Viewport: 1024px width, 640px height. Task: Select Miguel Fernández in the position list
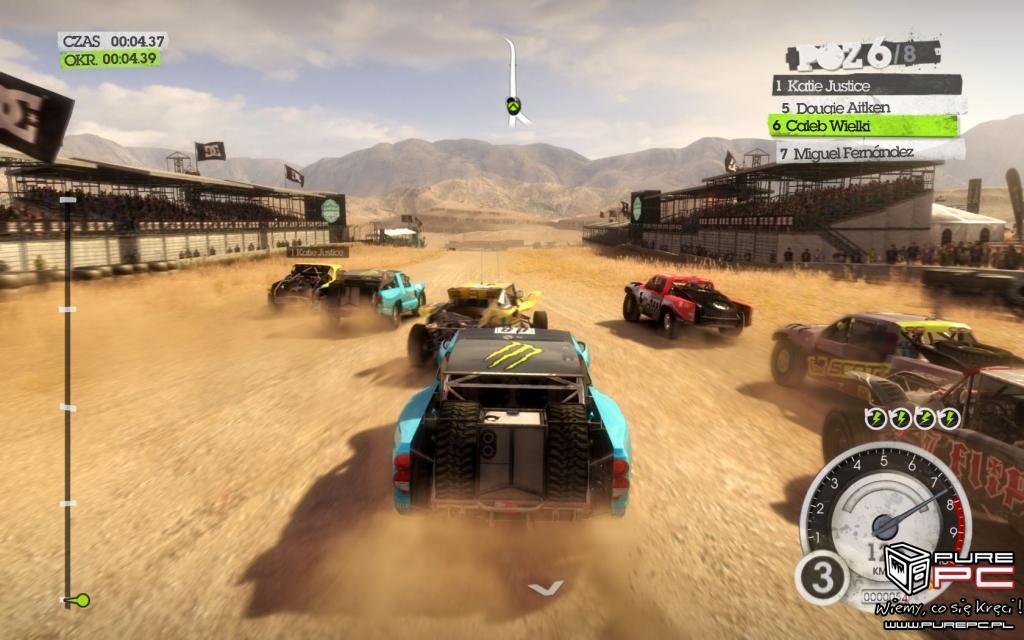point(868,154)
